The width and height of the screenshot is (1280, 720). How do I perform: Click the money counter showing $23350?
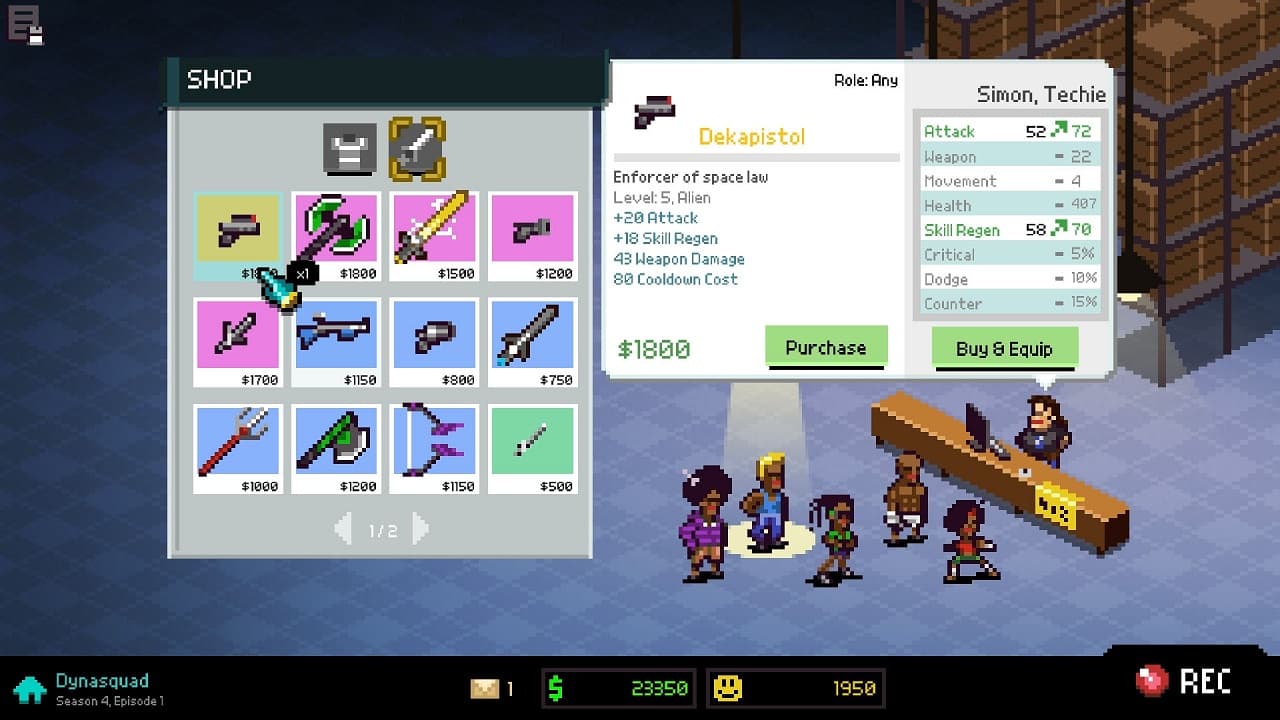(617, 688)
